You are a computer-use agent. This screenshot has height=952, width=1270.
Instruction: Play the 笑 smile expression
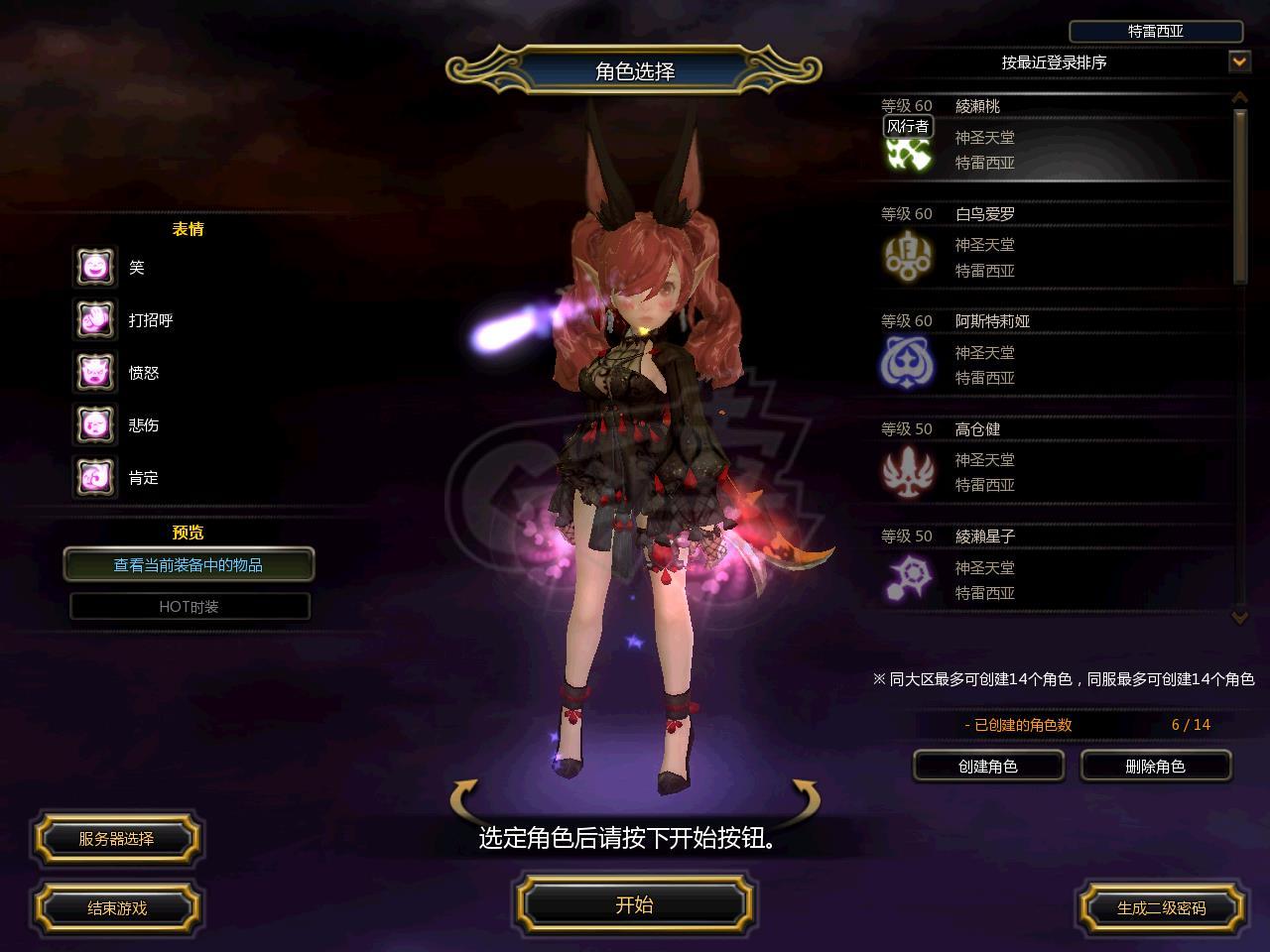(95, 268)
